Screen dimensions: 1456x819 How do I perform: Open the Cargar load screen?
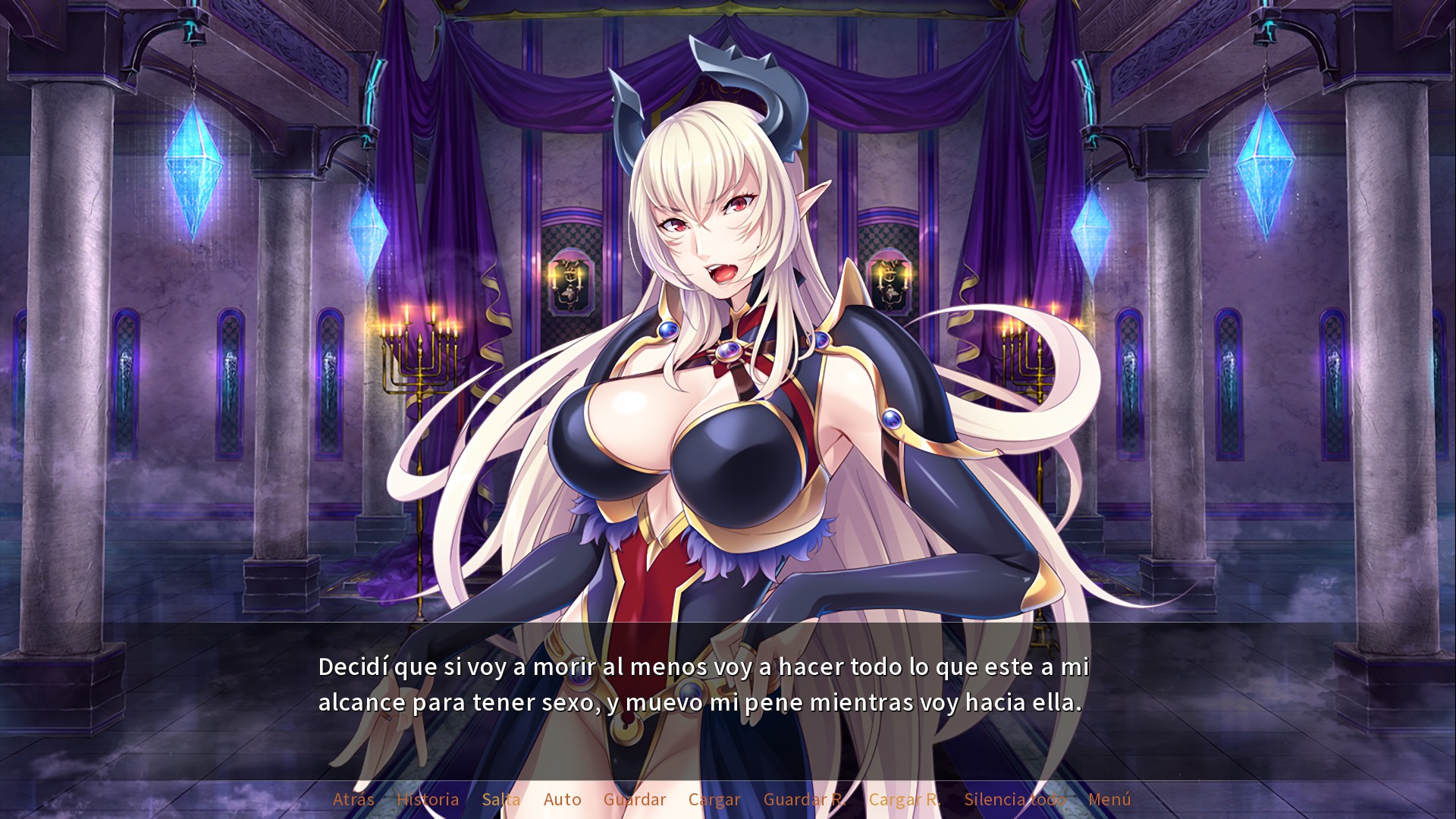pyautogui.click(x=713, y=799)
